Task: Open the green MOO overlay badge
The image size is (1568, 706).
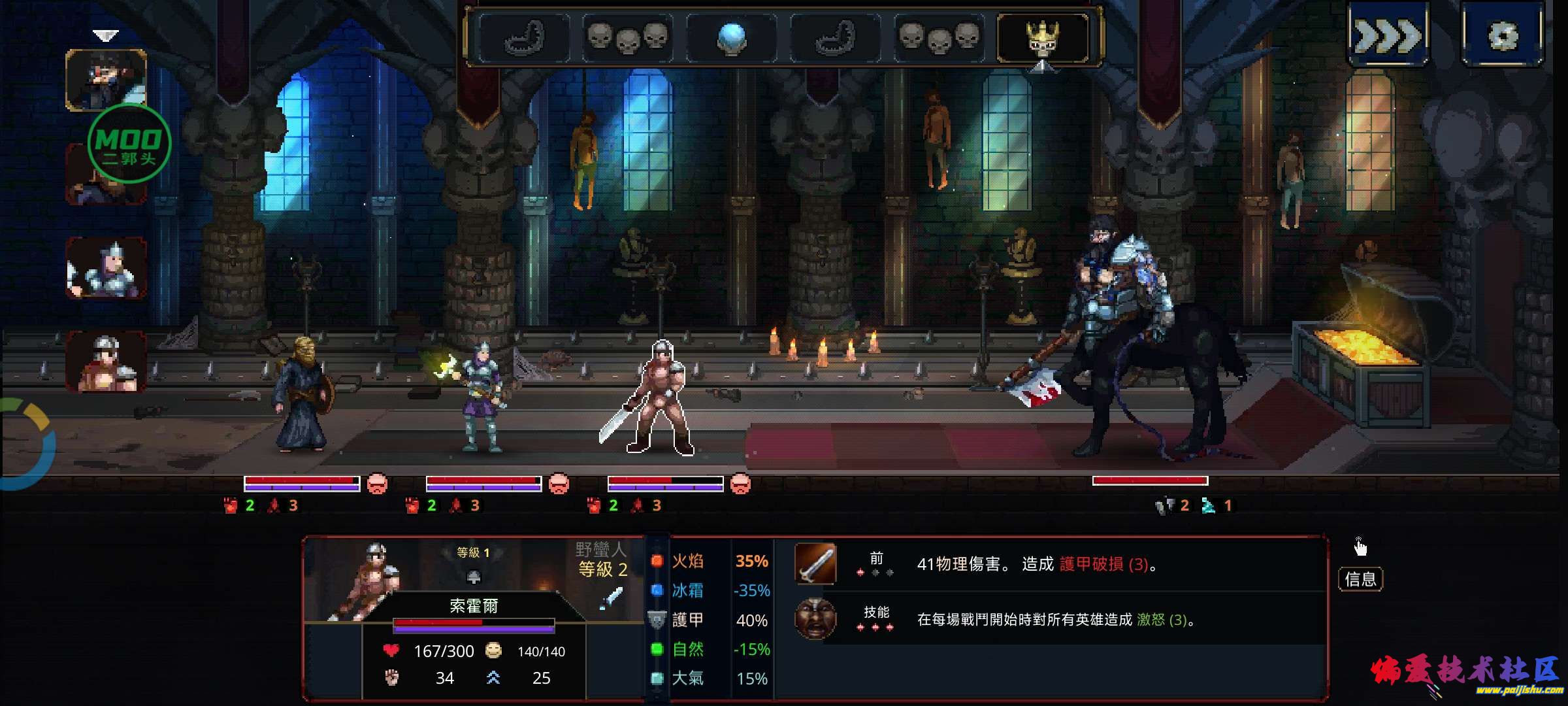Action: click(129, 144)
